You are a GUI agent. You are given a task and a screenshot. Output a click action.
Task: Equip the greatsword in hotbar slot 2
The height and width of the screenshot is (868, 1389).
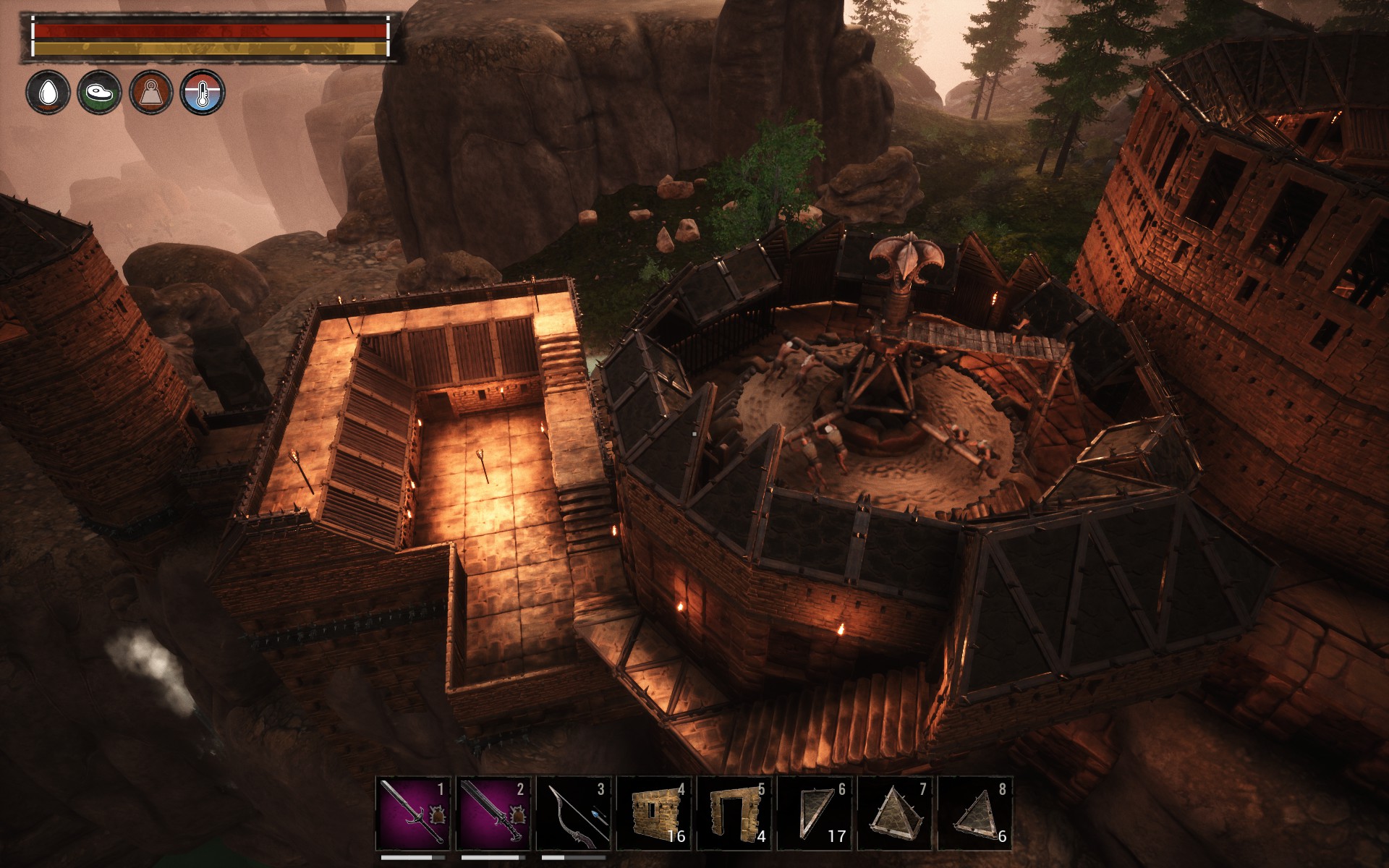[x=493, y=813]
